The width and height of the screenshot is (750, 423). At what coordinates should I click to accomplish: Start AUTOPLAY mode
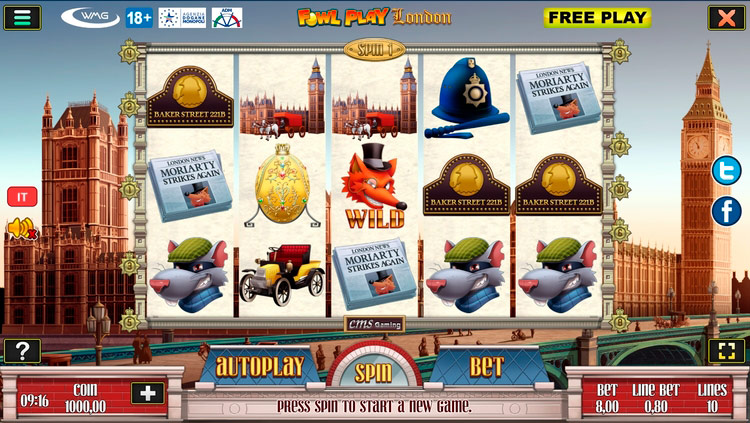259,366
